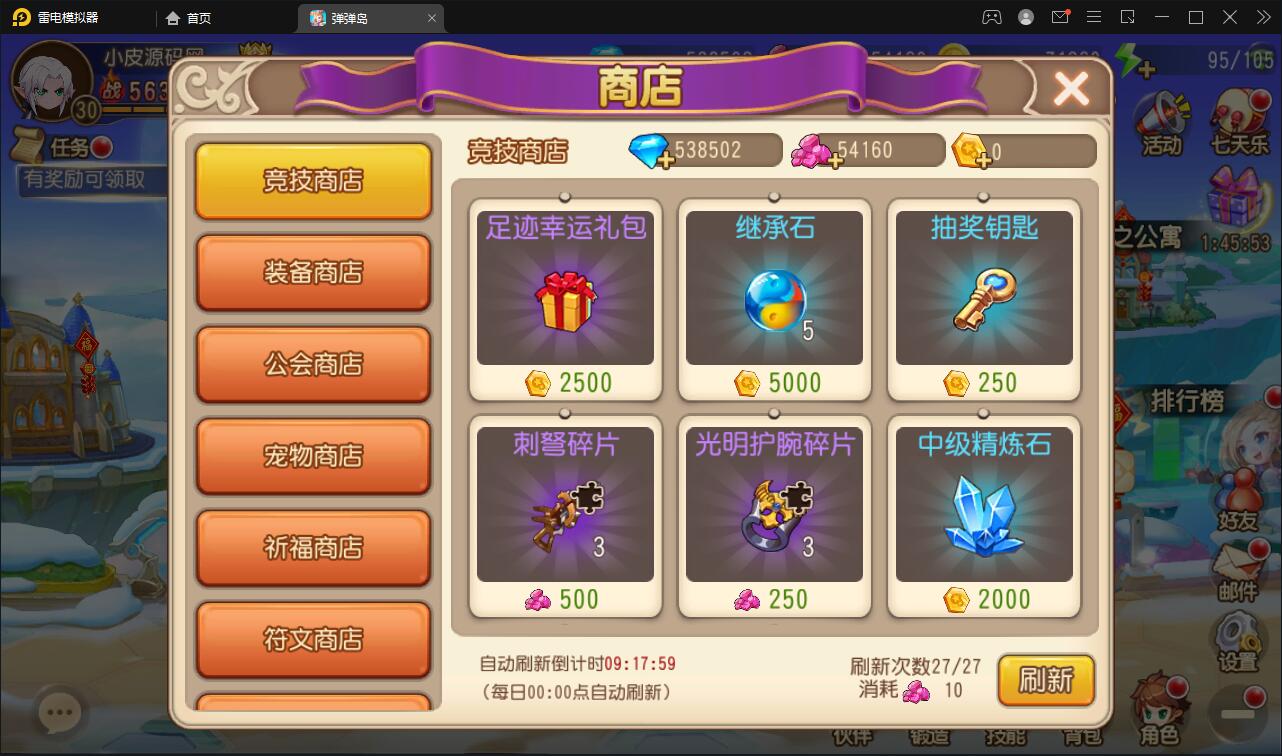1282x756 pixels.
Task: Select the 符文商店 shop tab
Action: [313, 640]
